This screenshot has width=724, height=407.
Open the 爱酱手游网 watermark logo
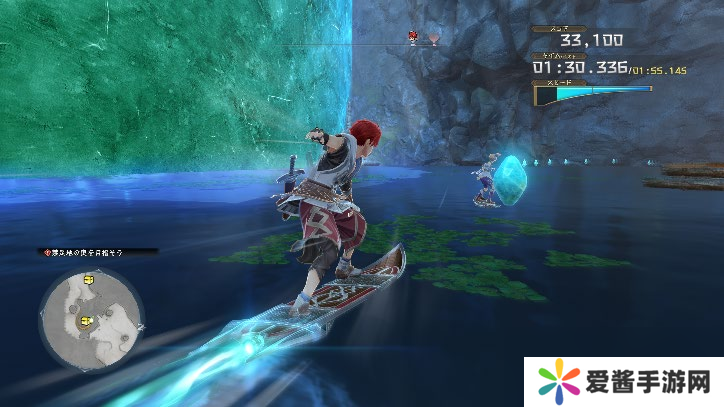pos(620,381)
